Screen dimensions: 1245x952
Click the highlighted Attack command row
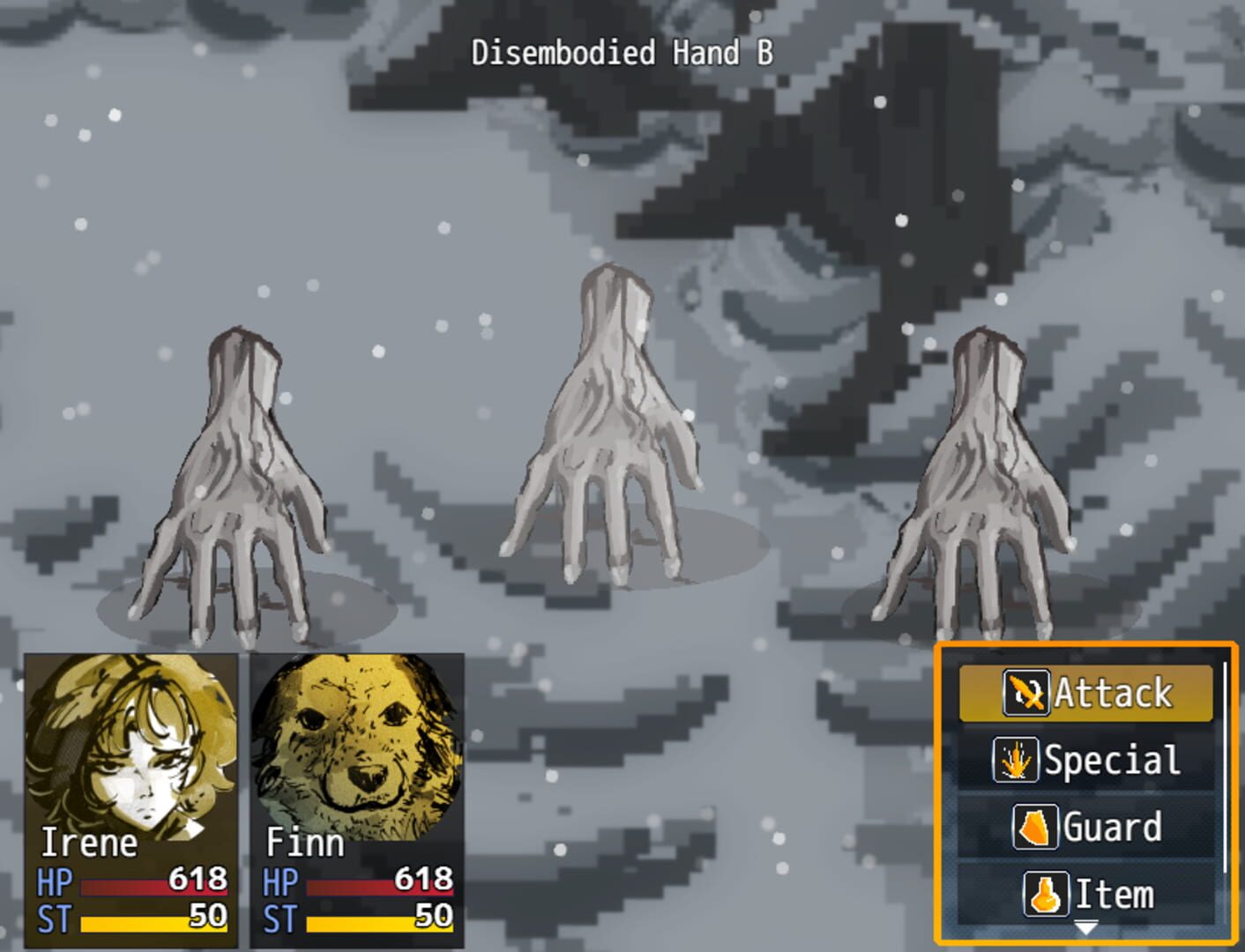click(1086, 693)
